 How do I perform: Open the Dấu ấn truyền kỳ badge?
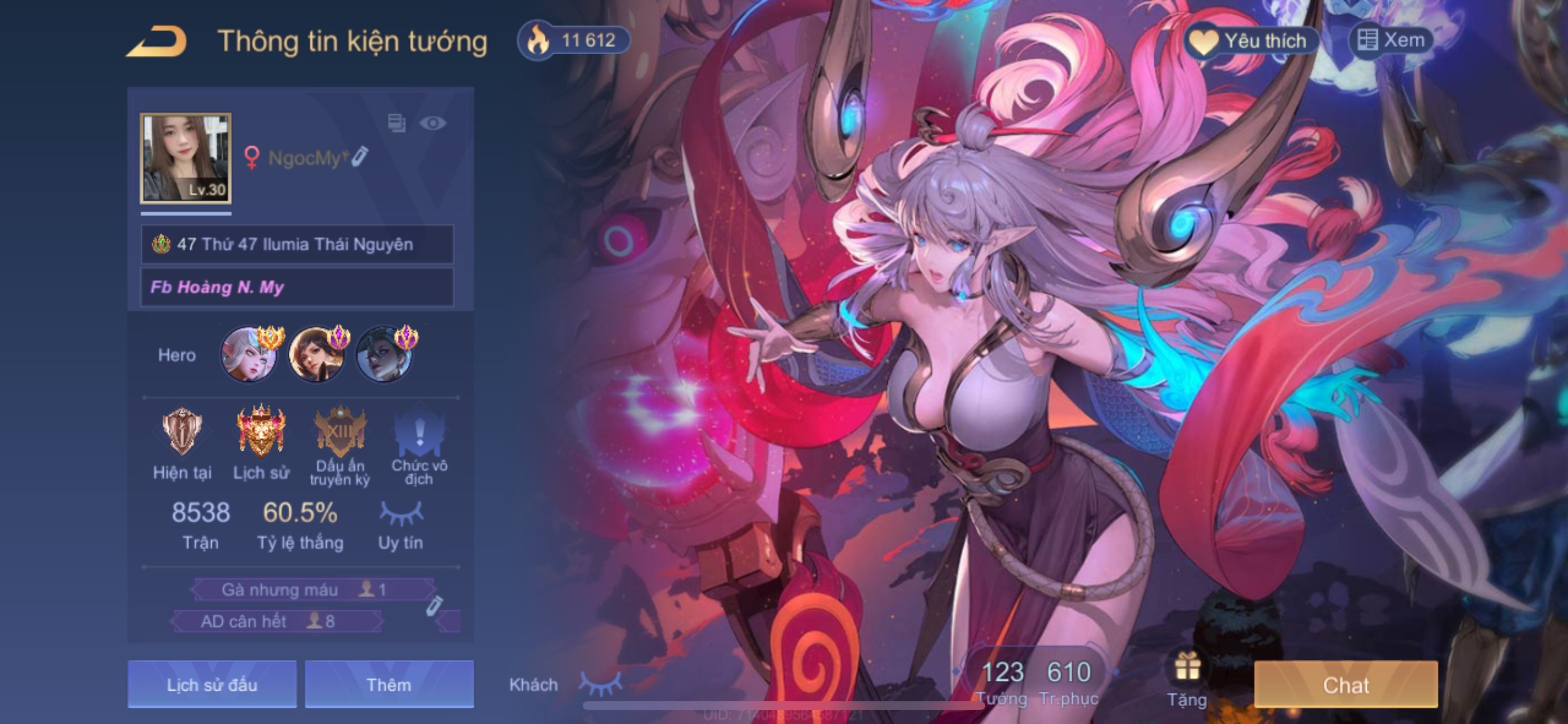(339, 433)
